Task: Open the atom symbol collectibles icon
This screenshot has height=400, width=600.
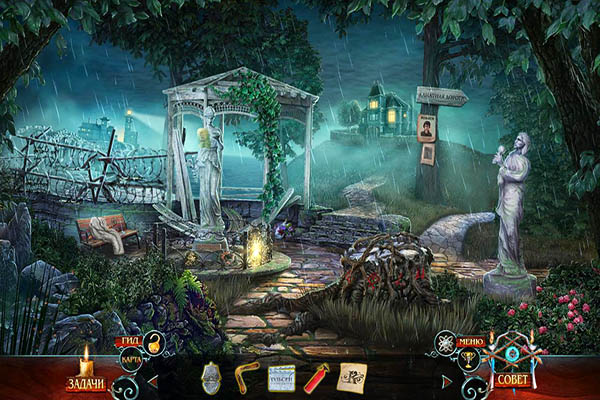Action: point(445,343)
